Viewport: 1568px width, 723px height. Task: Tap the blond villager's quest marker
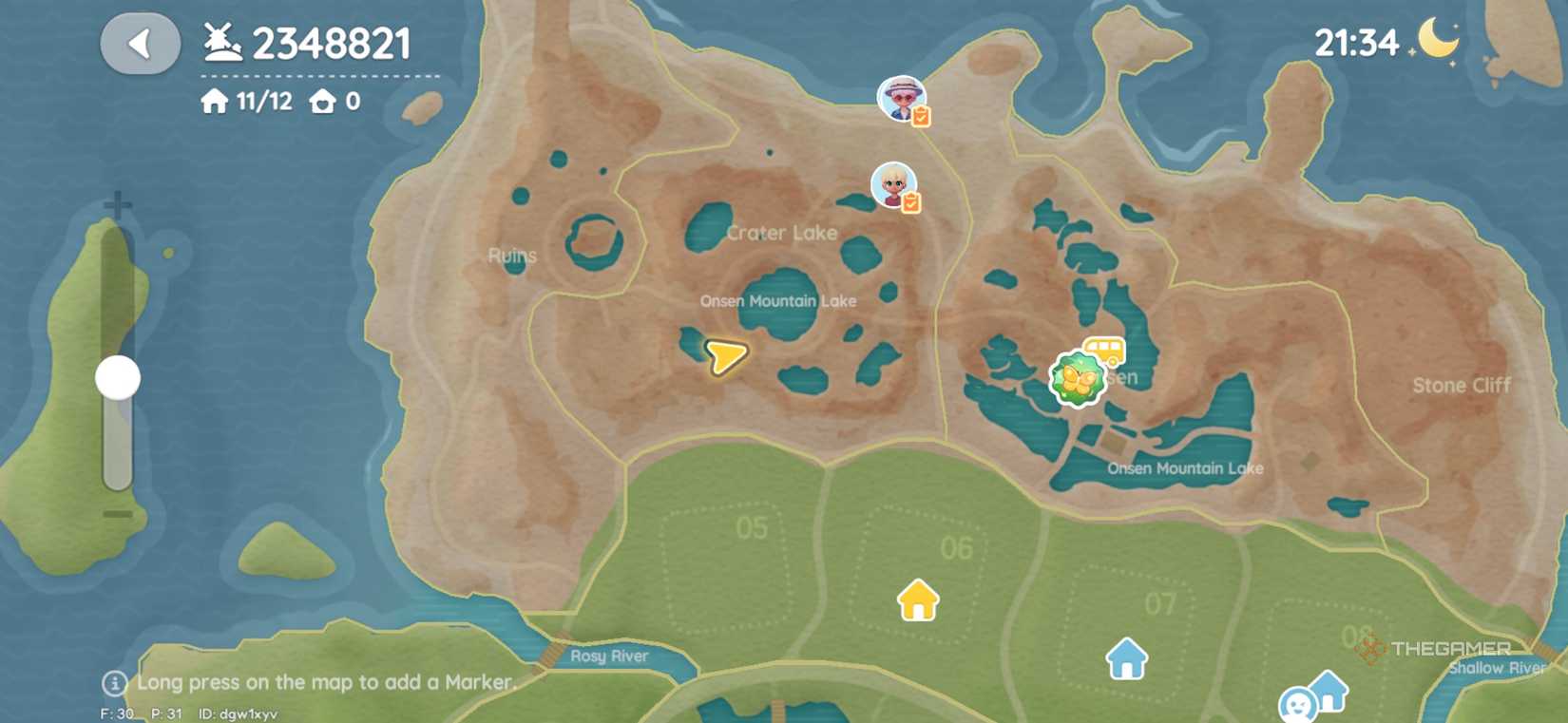(x=910, y=201)
